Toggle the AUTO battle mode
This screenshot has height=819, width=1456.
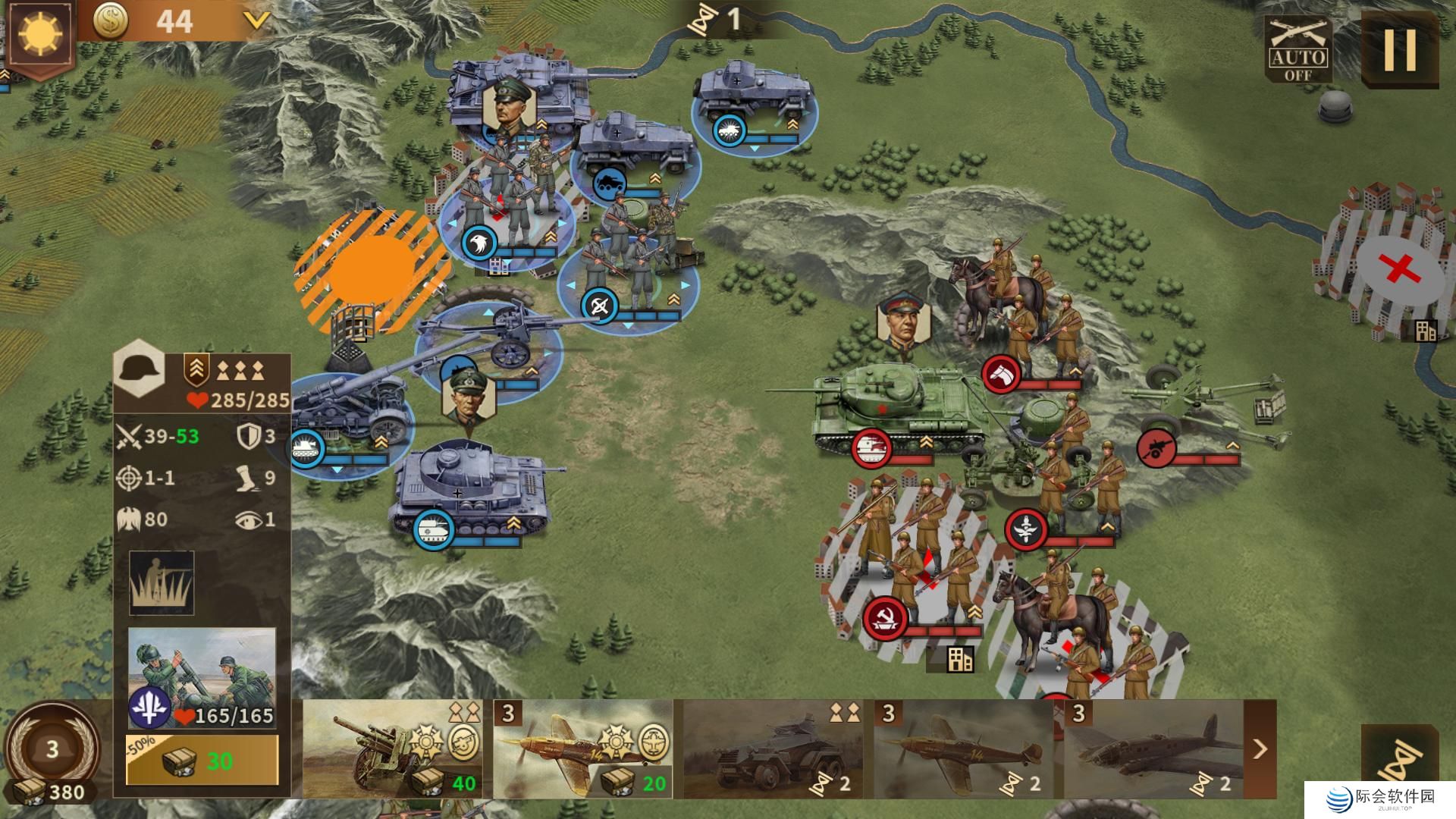pos(1298,50)
